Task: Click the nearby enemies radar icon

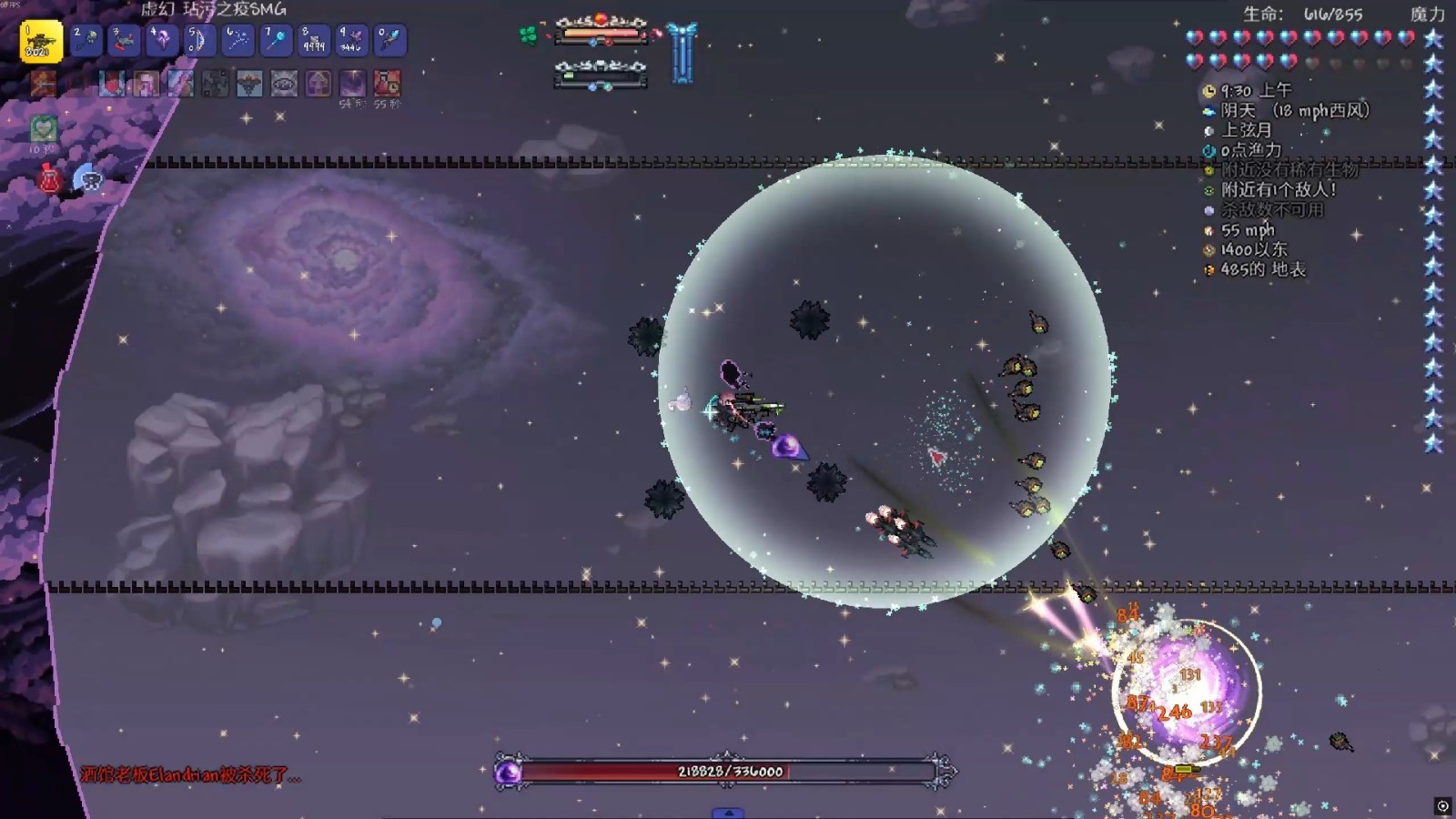Action: coord(1209,190)
